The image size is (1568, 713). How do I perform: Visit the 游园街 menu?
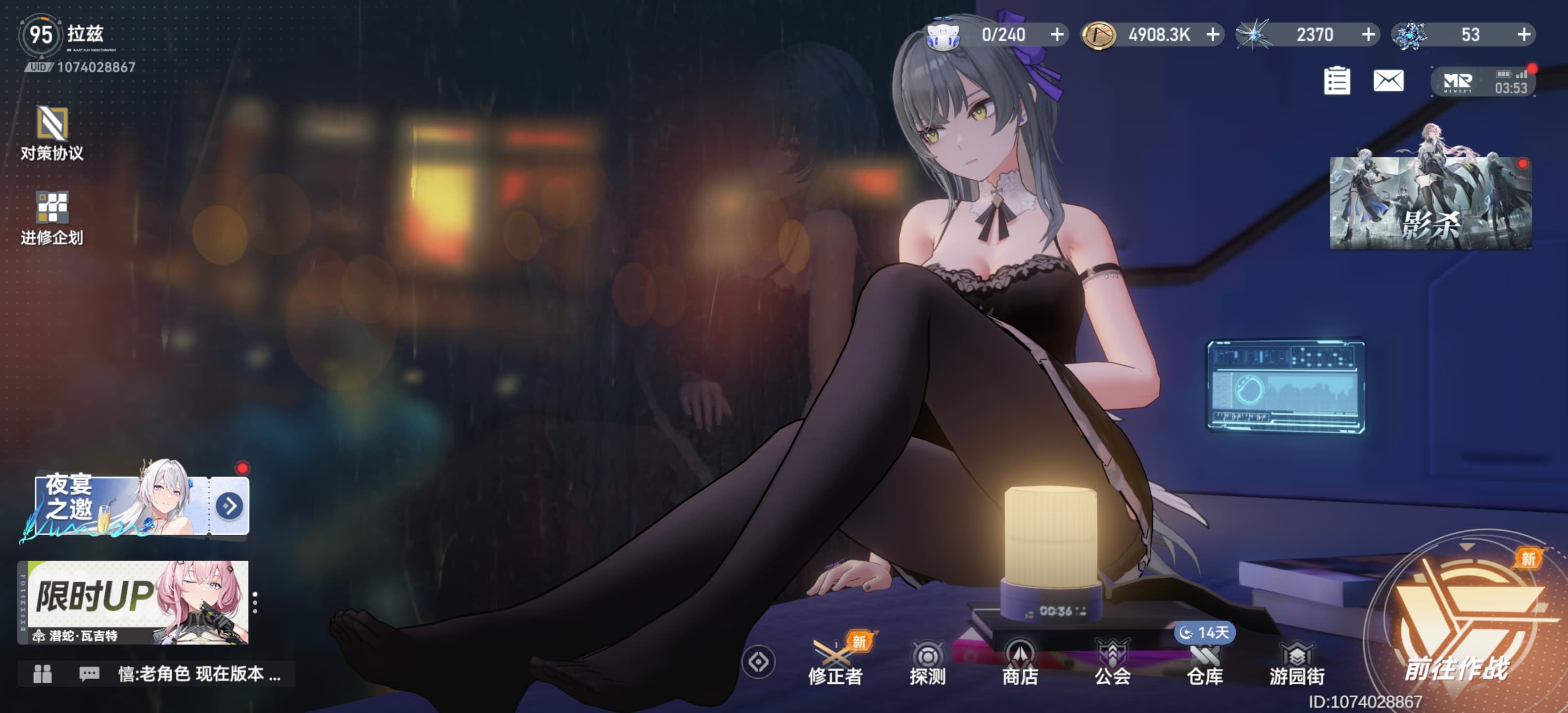click(x=1297, y=663)
